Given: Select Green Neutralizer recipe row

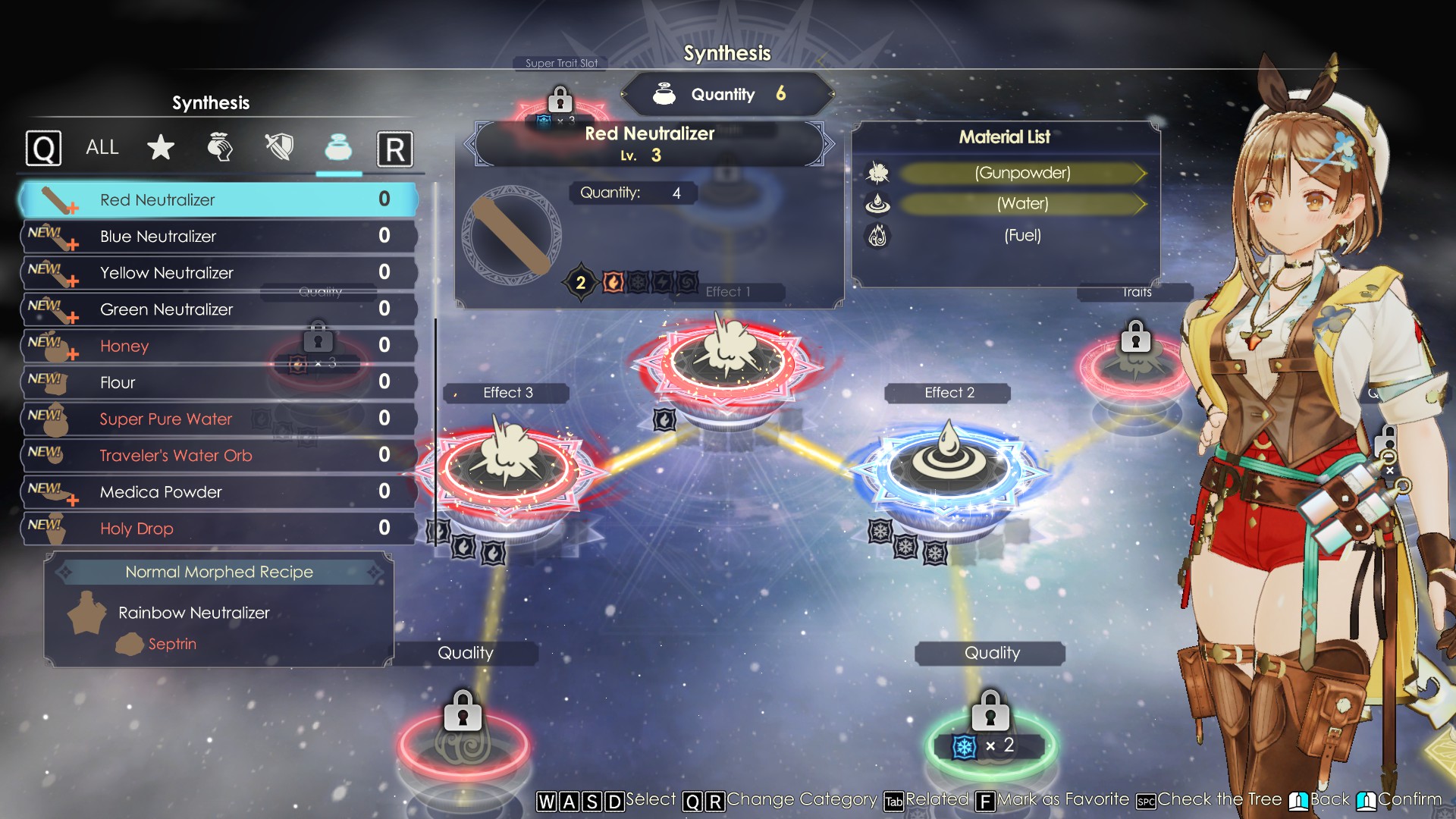Looking at the screenshot, I should click(x=218, y=309).
